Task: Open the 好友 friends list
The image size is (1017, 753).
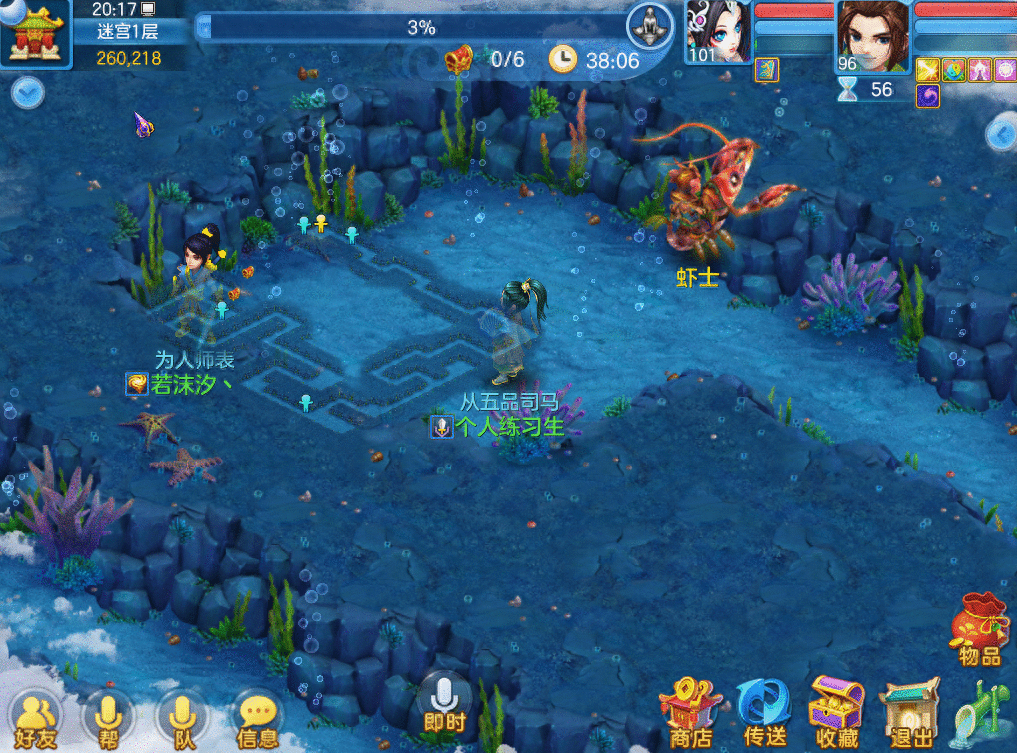Action: click(x=37, y=719)
